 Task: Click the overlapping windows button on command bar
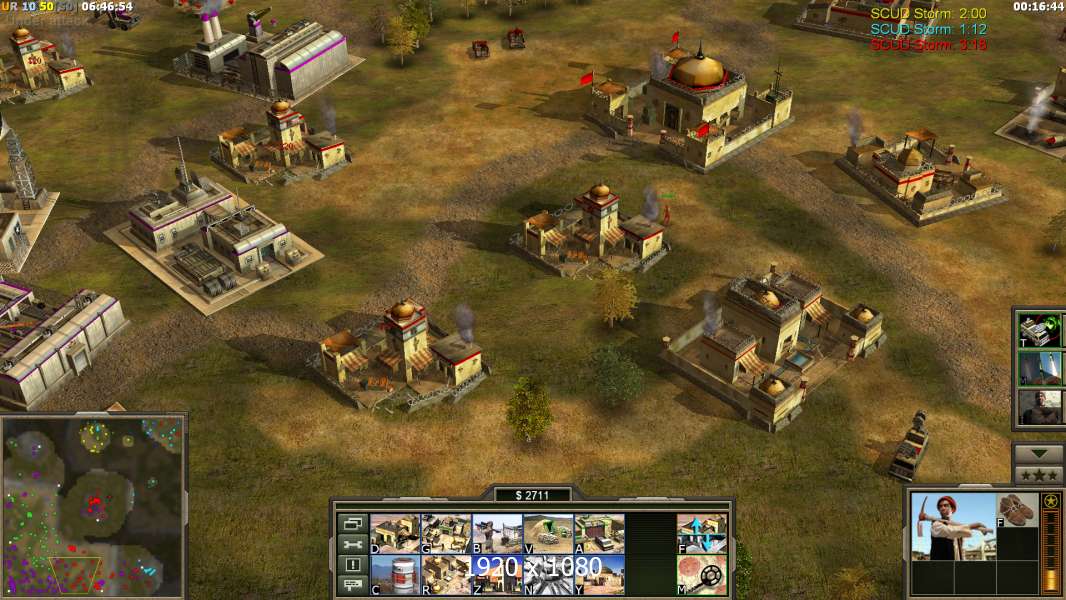pos(353,523)
